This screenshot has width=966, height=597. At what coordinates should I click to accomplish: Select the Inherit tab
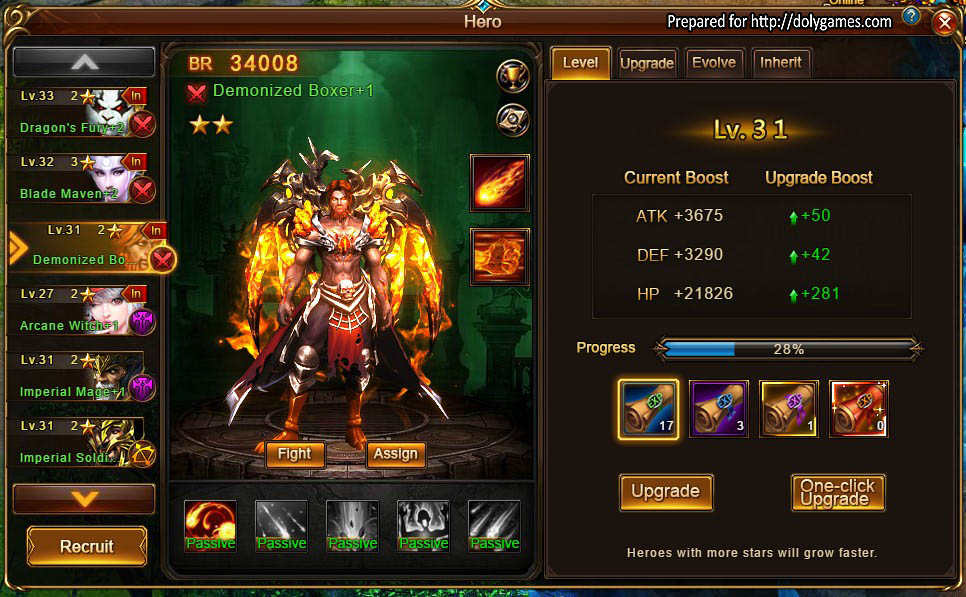pyautogui.click(x=780, y=62)
